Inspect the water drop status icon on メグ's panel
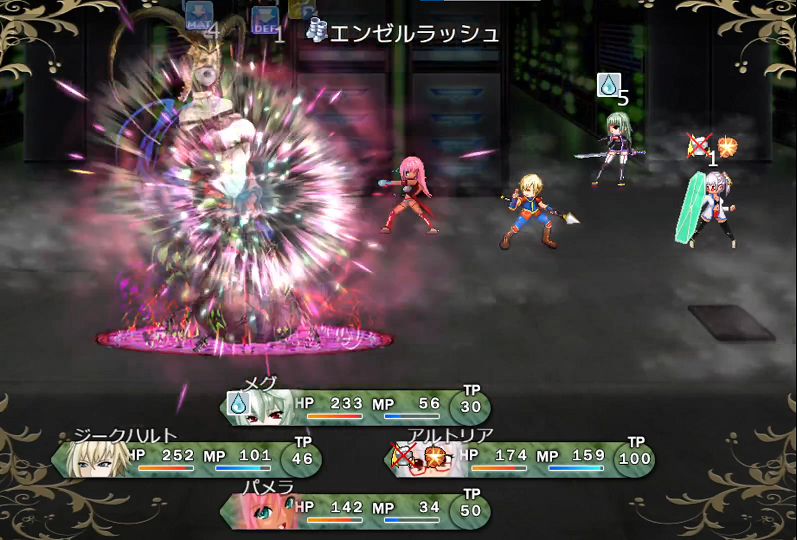 239,403
